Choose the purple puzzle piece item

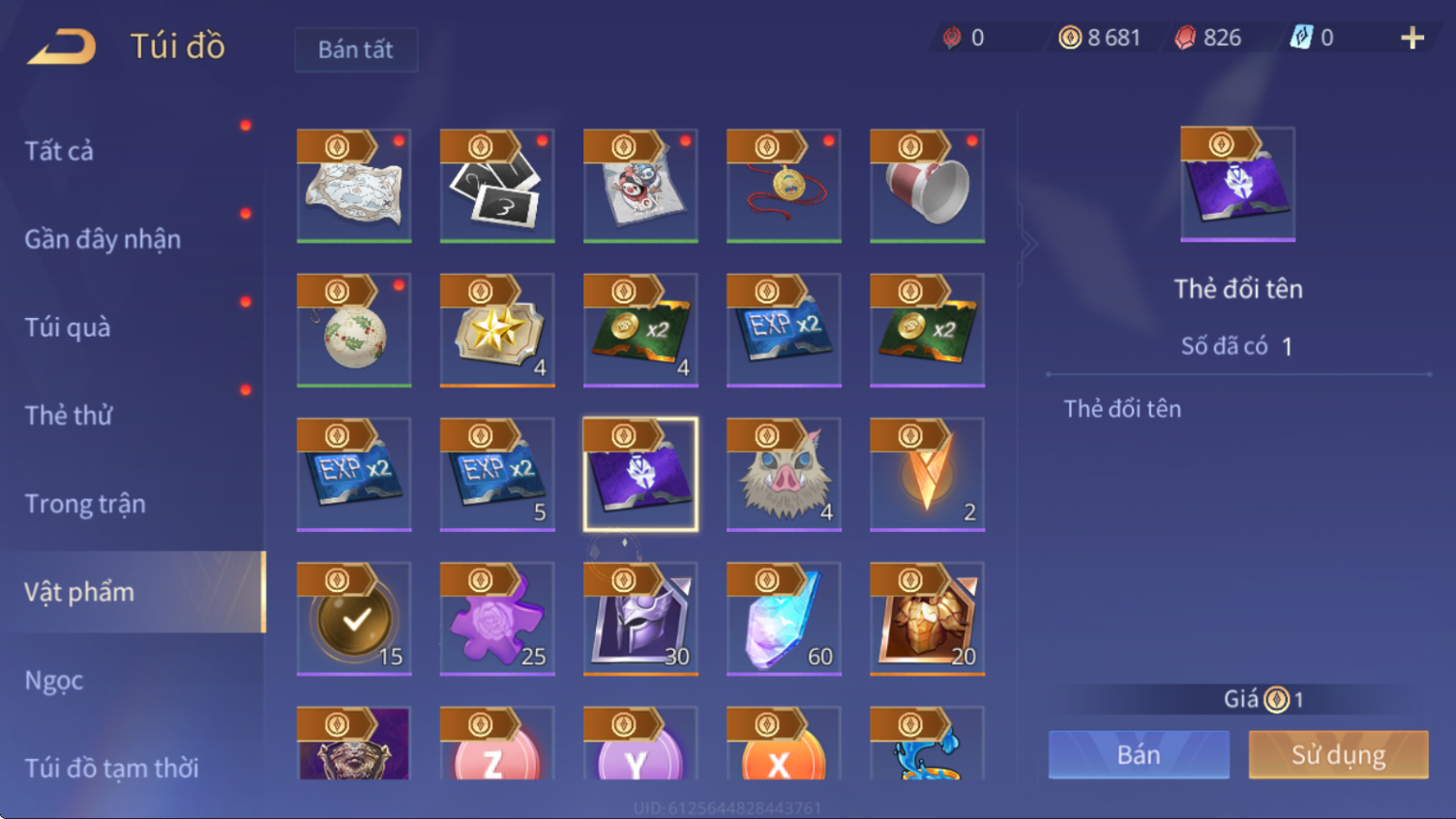coord(497,619)
